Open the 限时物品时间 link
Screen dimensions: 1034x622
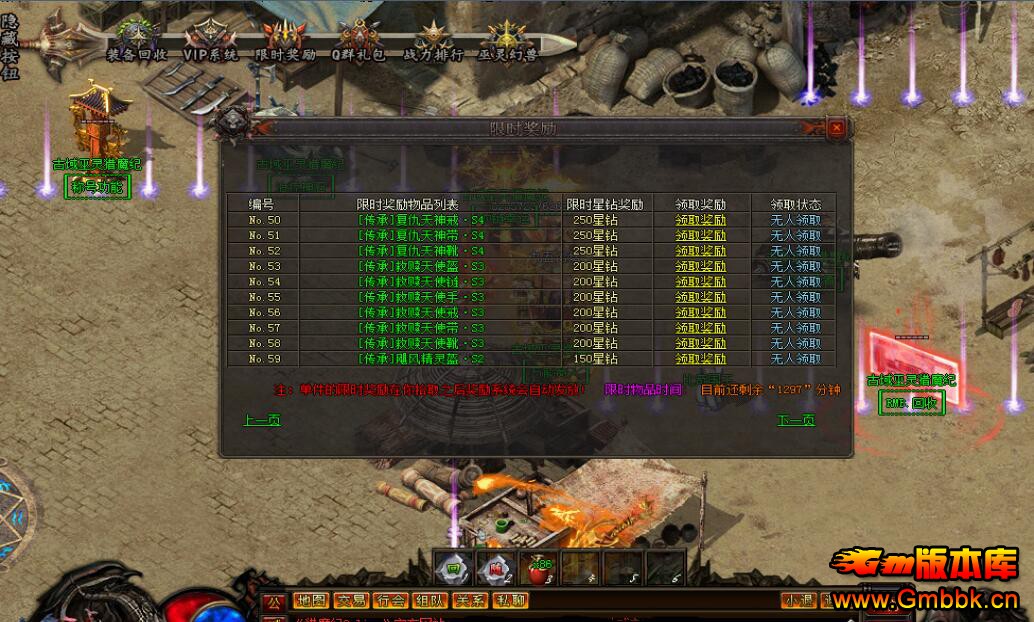coord(643,389)
